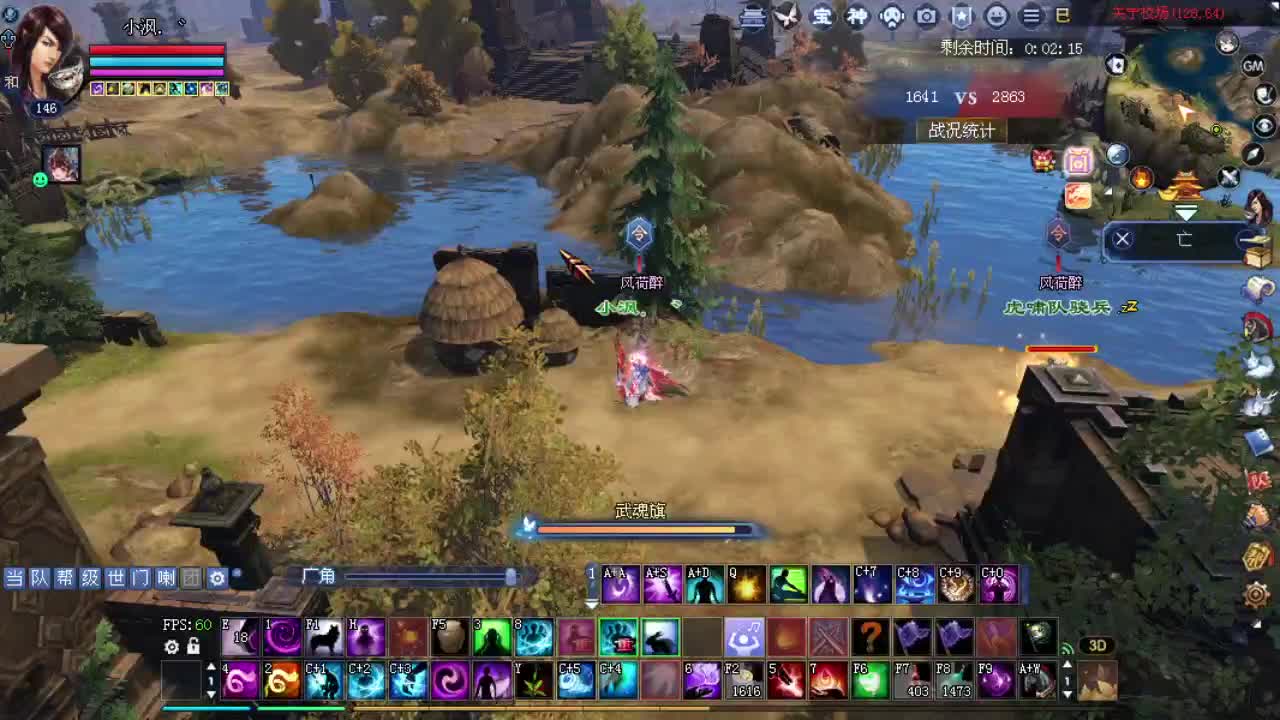Click the gear settings icon next to FPS counter
Viewport: 1280px width, 720px height.
point(172,648)
